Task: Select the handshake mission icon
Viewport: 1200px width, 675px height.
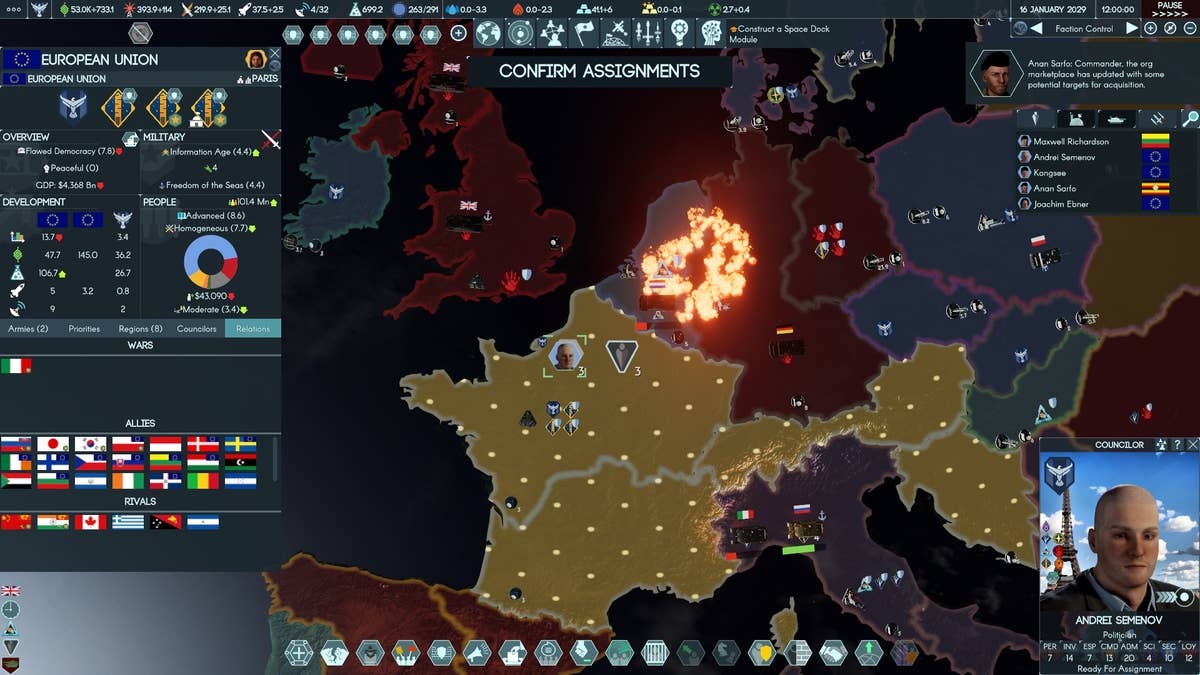Action: click(832, 653)
